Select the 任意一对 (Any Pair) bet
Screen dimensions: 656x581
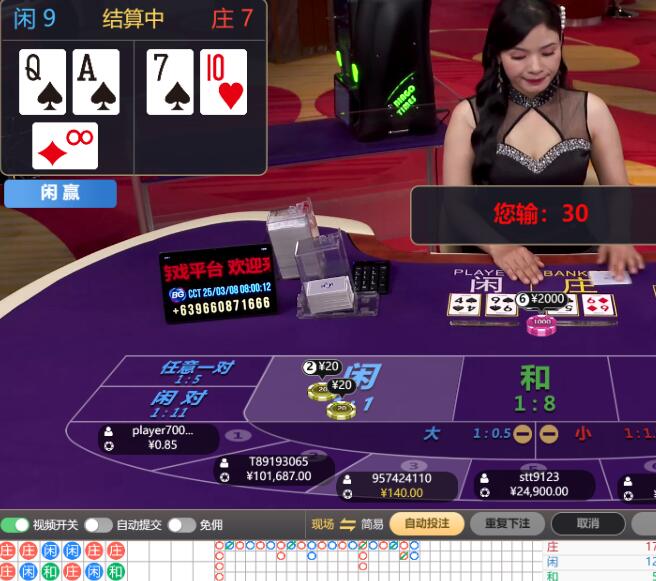click(x=196, y=371)
